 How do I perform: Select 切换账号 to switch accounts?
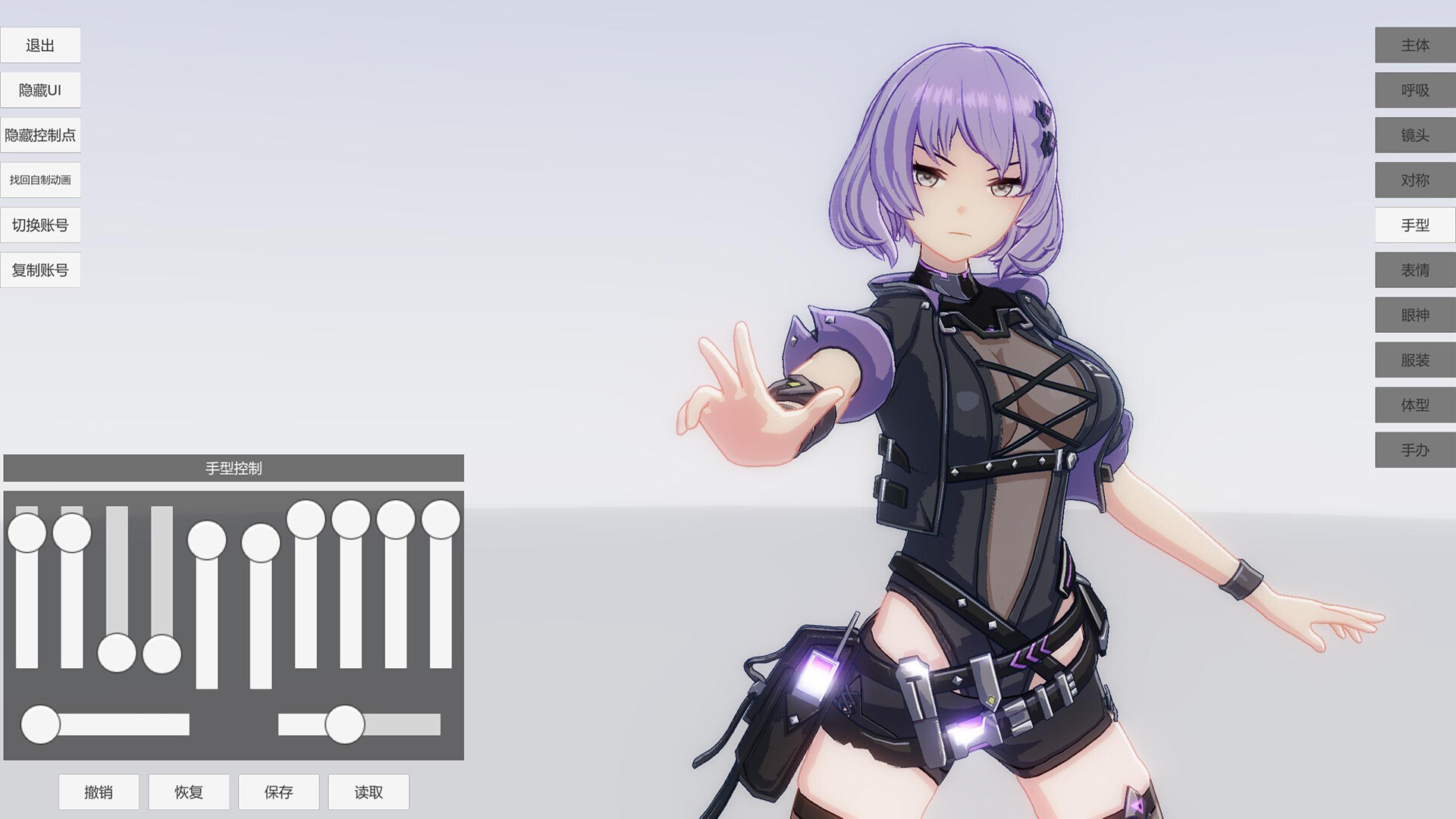[41, 224]
